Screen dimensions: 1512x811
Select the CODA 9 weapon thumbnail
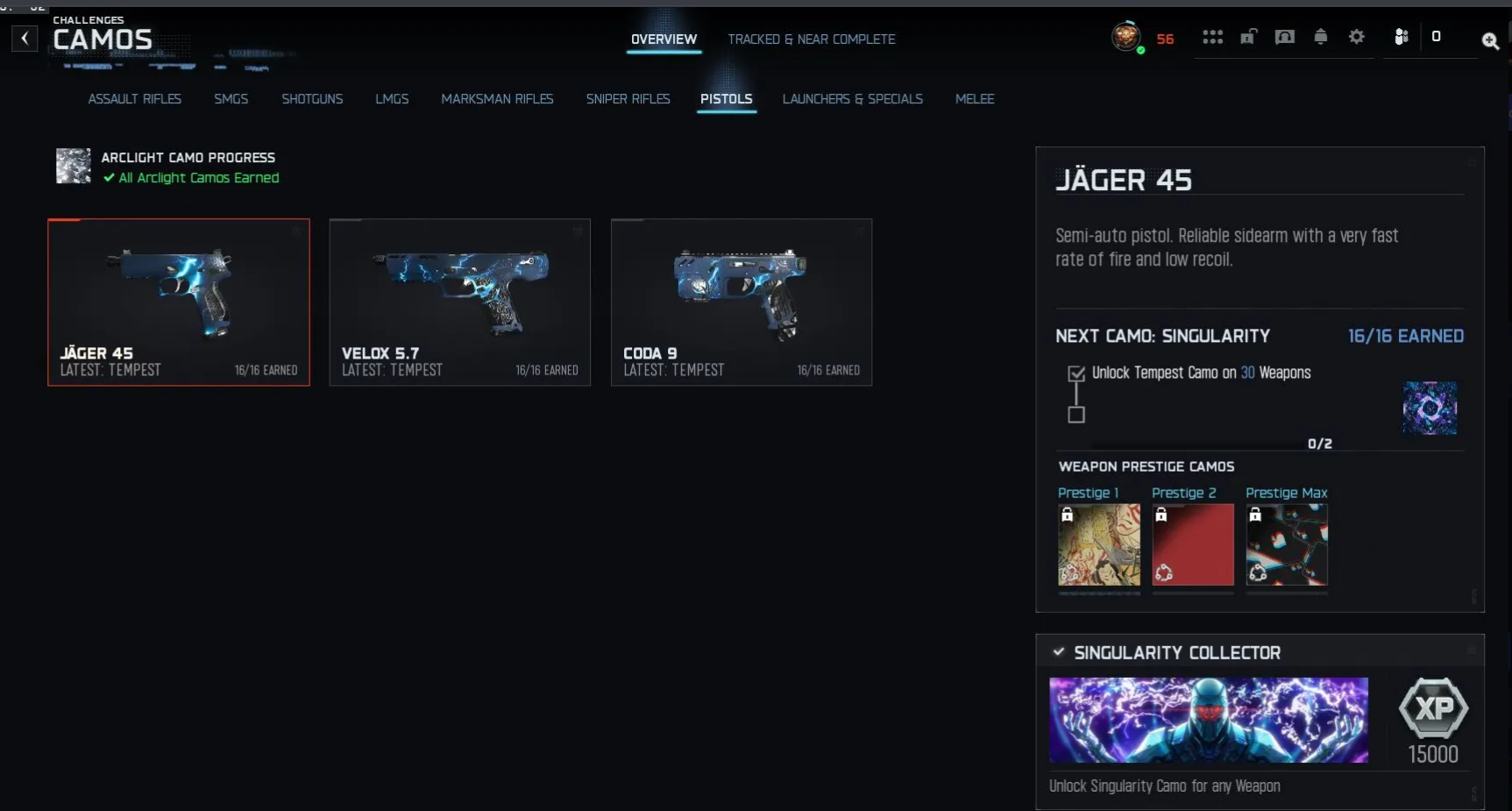pos(741,302)
